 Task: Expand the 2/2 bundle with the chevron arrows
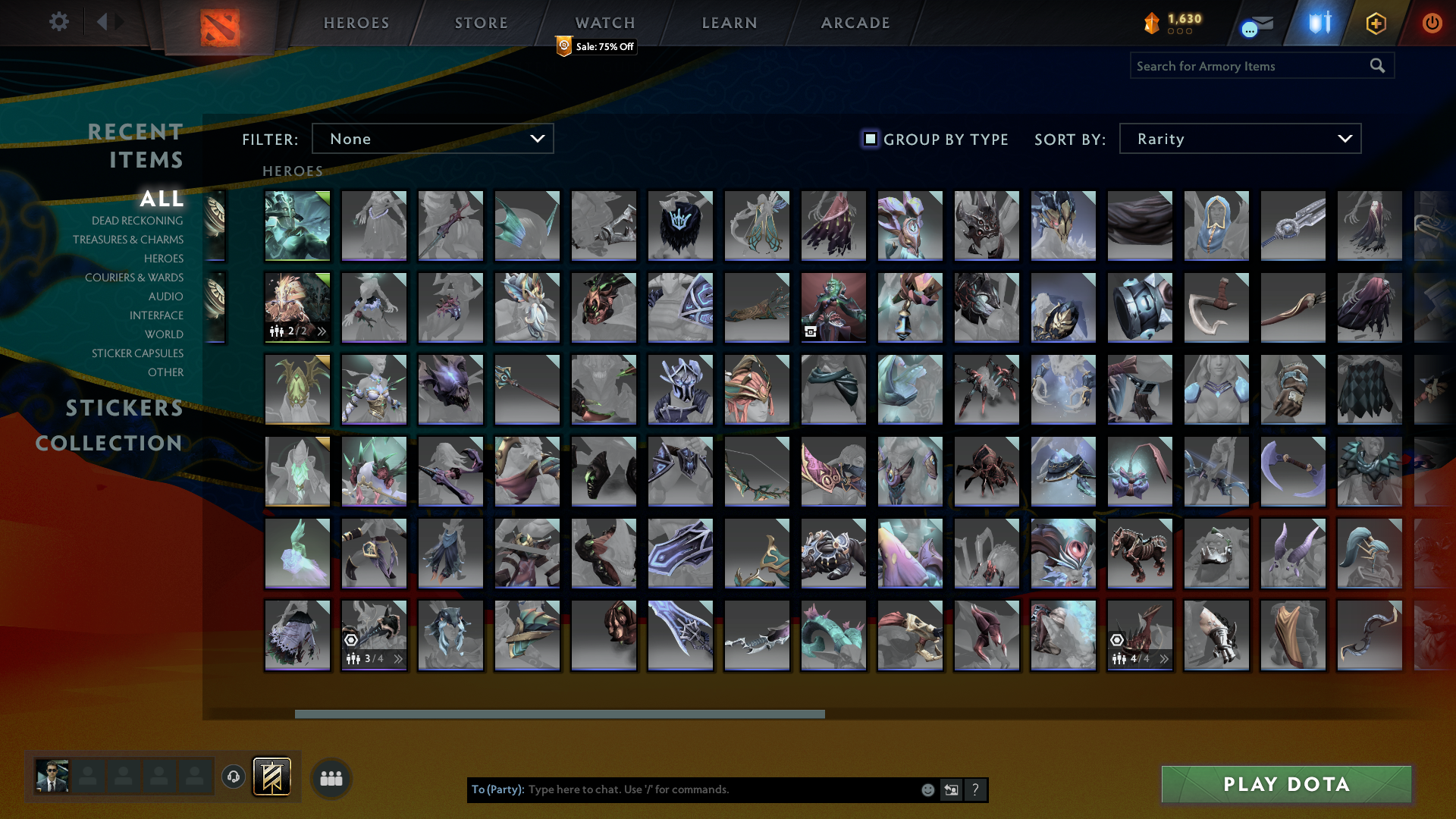pyautogui.click(x=322, y=330)
